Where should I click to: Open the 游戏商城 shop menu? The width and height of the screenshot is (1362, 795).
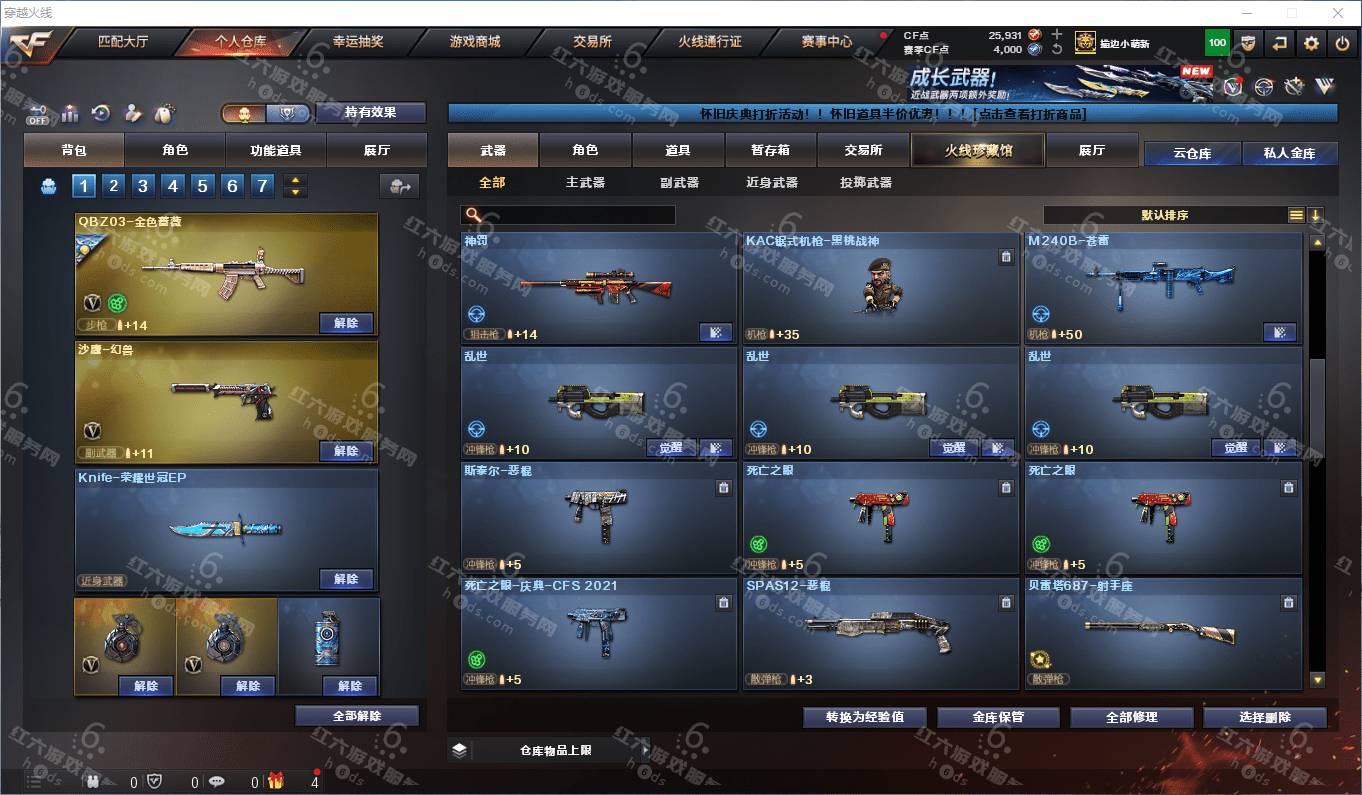point(475,42)
